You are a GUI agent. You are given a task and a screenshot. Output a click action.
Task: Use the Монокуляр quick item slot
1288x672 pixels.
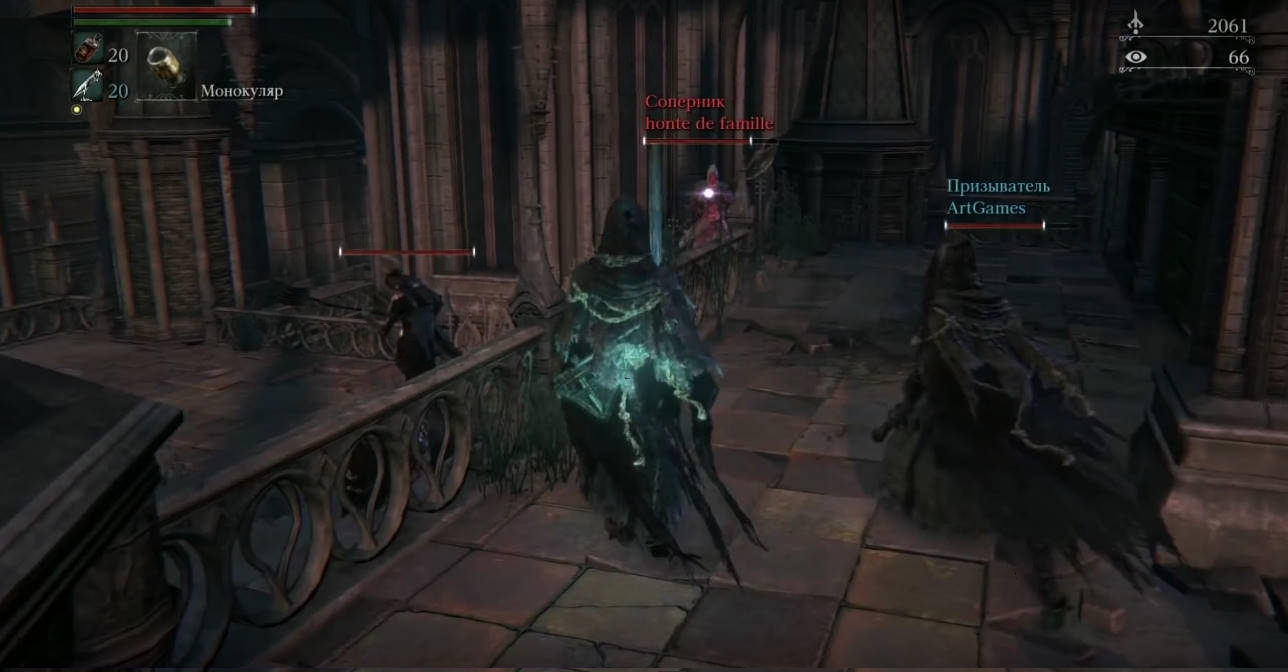tap(165, 66)
